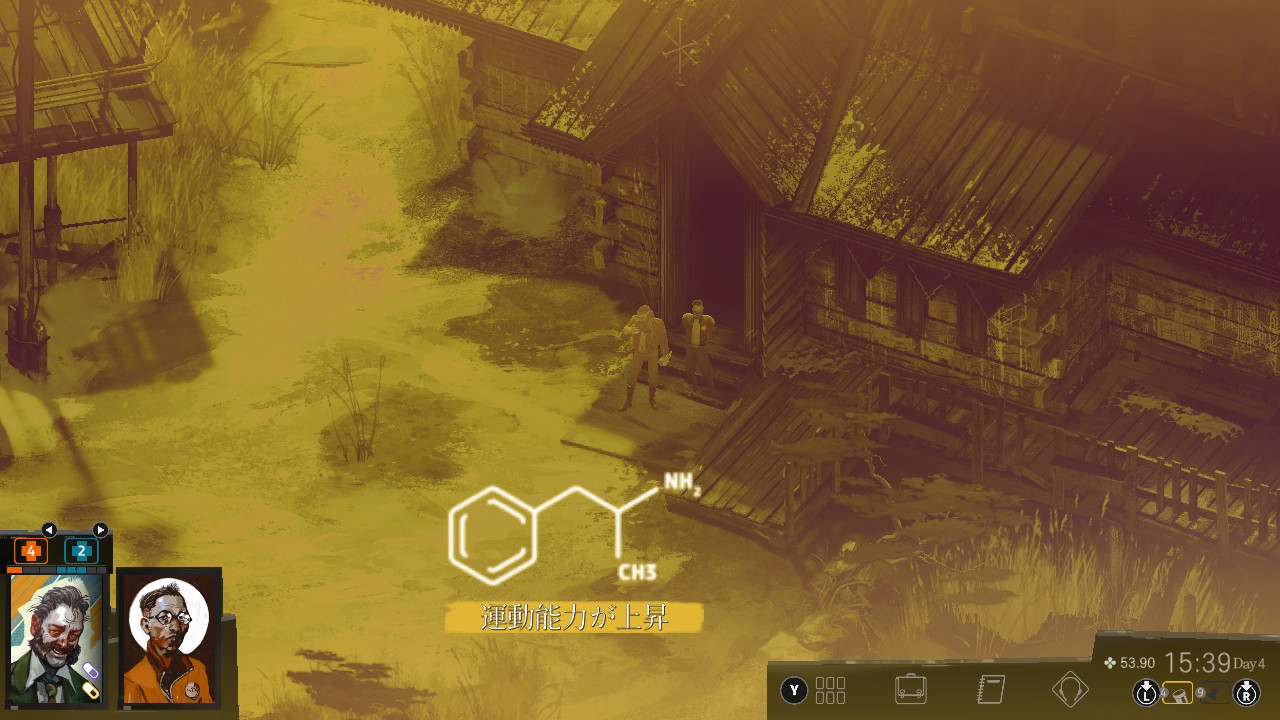Select the dark held-item slot beside the flashlight
This screenshot has height=720, width=1280.
click(x=1214, y=692)
